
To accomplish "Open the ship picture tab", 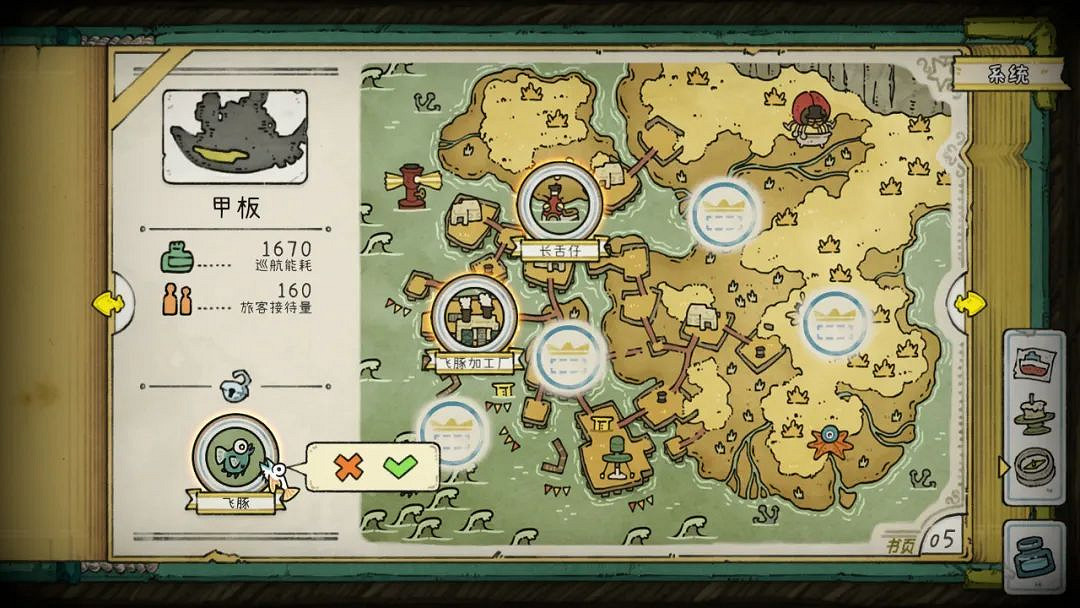I will 1033,363.
